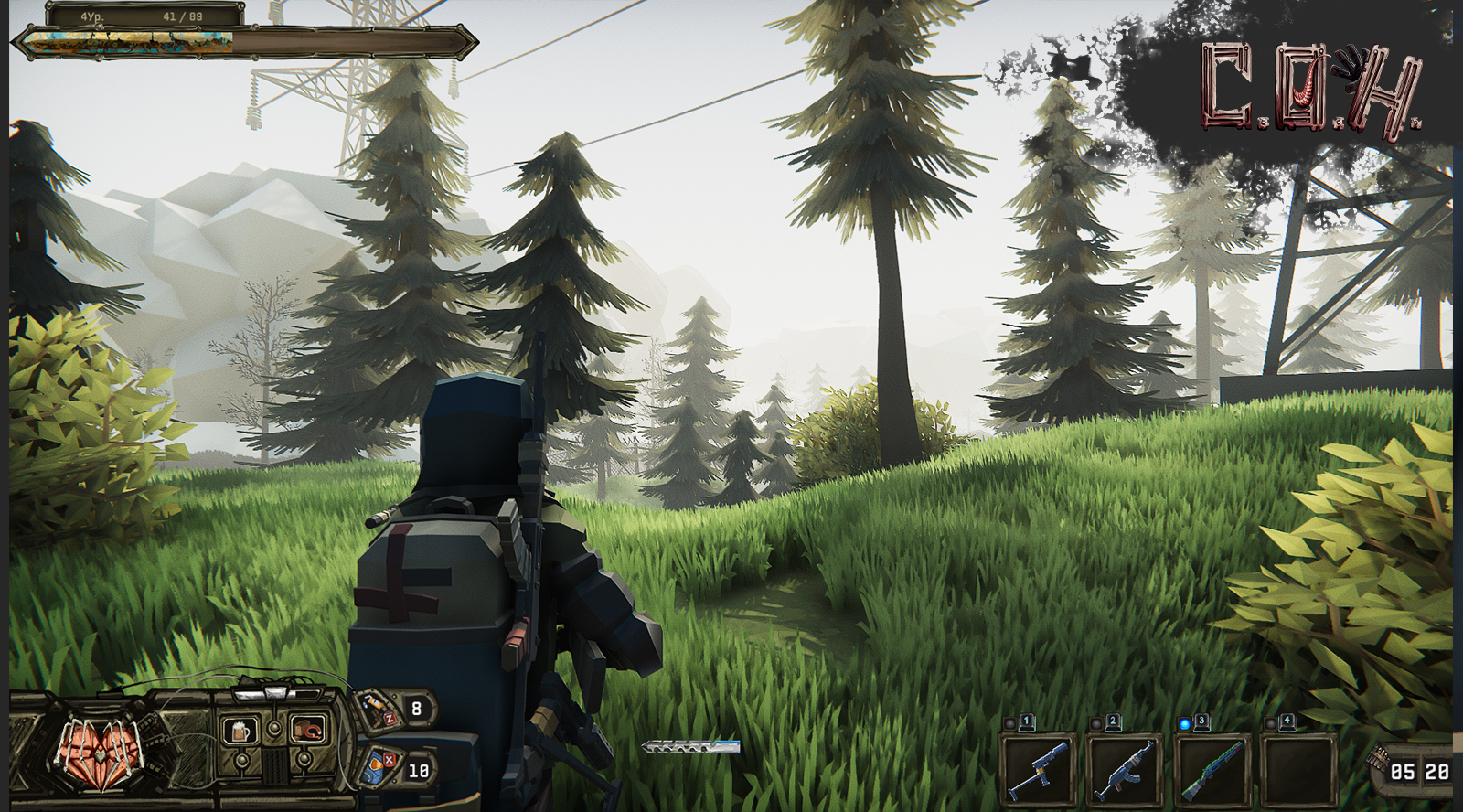Equip the AK assault rifle in slot 2
1463x812 pixels.
[1125, 770]
